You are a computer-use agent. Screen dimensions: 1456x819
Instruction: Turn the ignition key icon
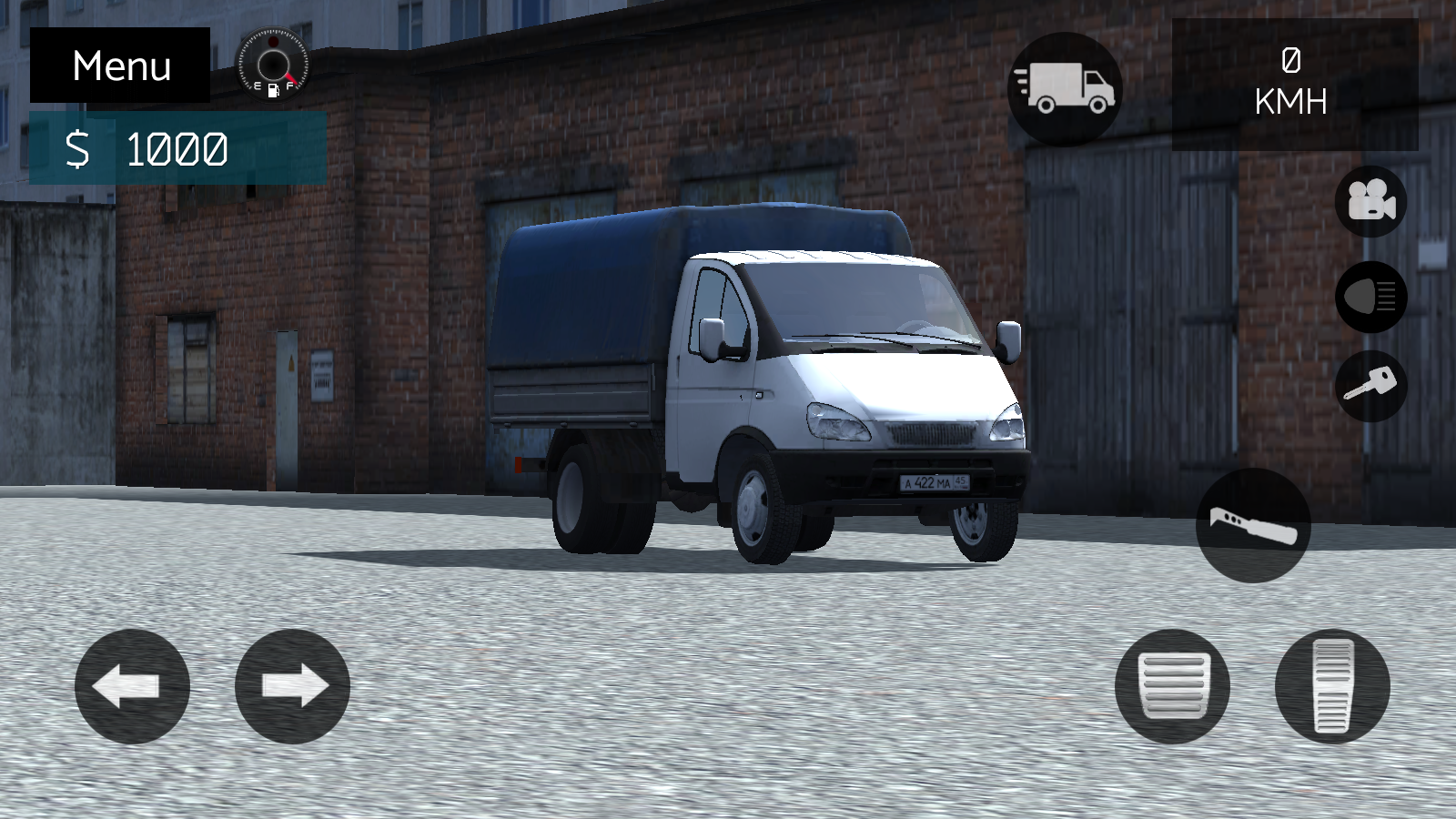click(1370, 387)
